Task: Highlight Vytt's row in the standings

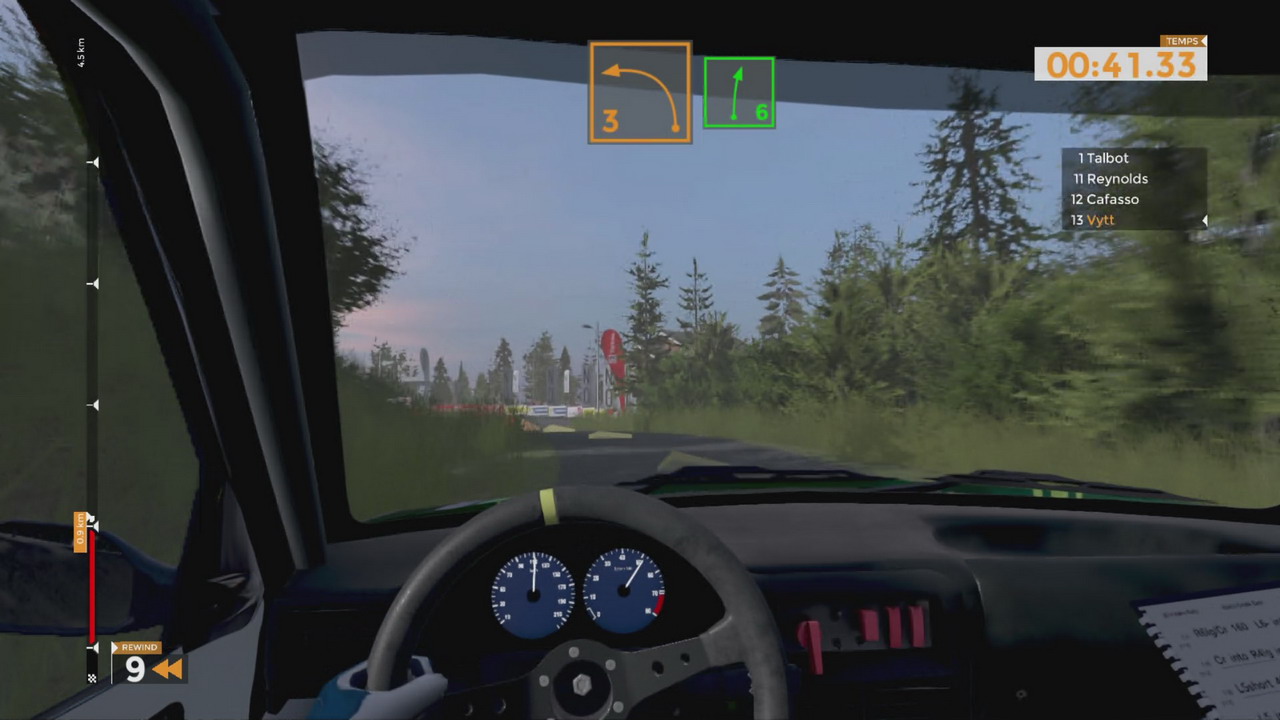Action: coord(1092,220)
